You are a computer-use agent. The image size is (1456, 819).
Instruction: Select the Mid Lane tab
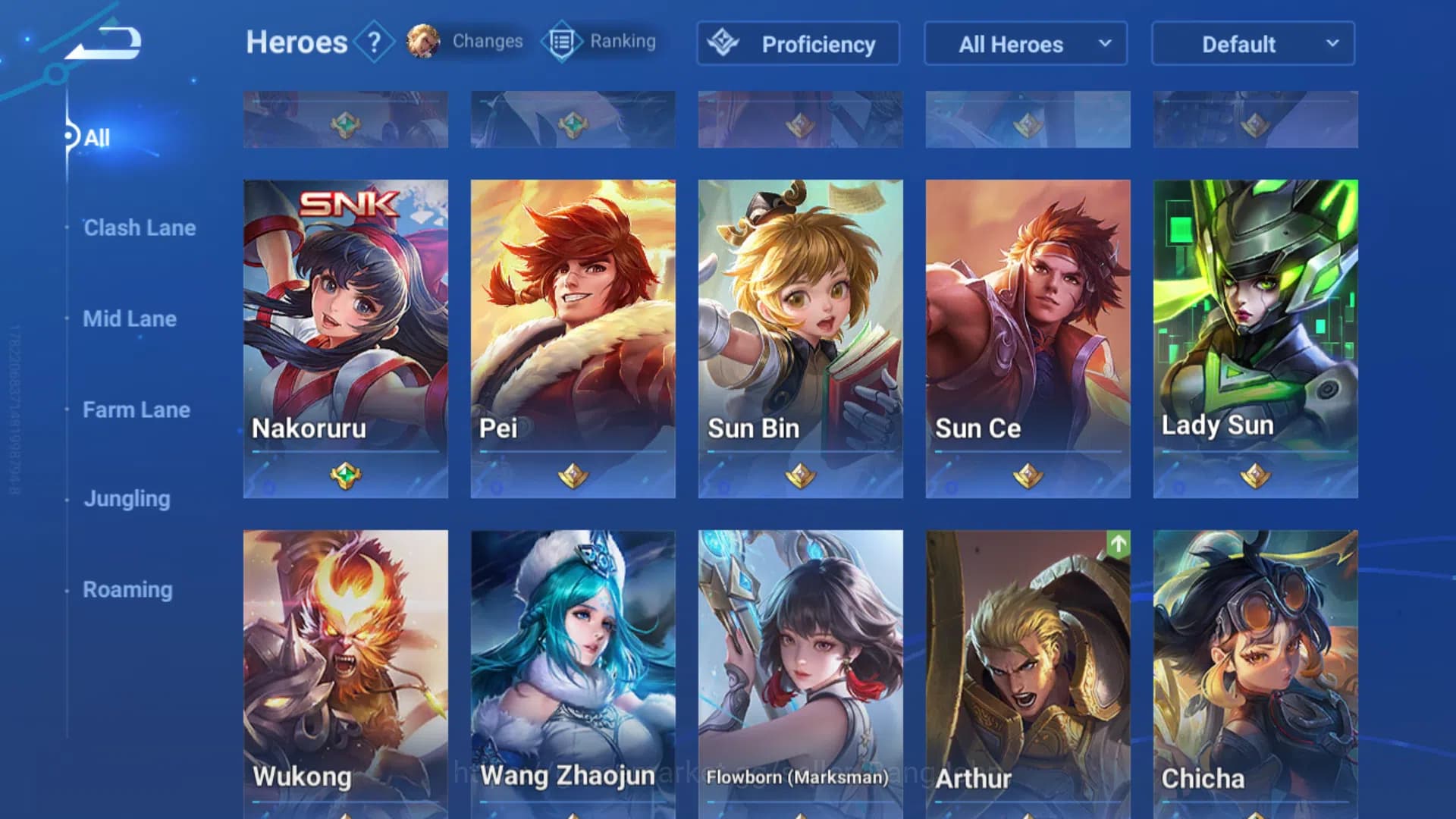click(130, 318)
